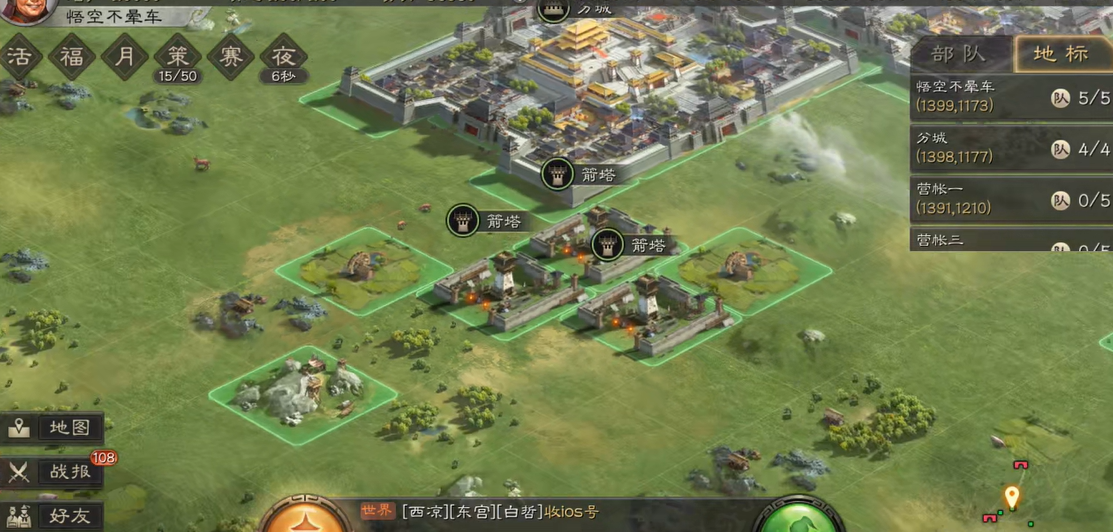Click the player avatar portrait
The height and width of the screenshot is (532, 1113).
pos(28,10)
